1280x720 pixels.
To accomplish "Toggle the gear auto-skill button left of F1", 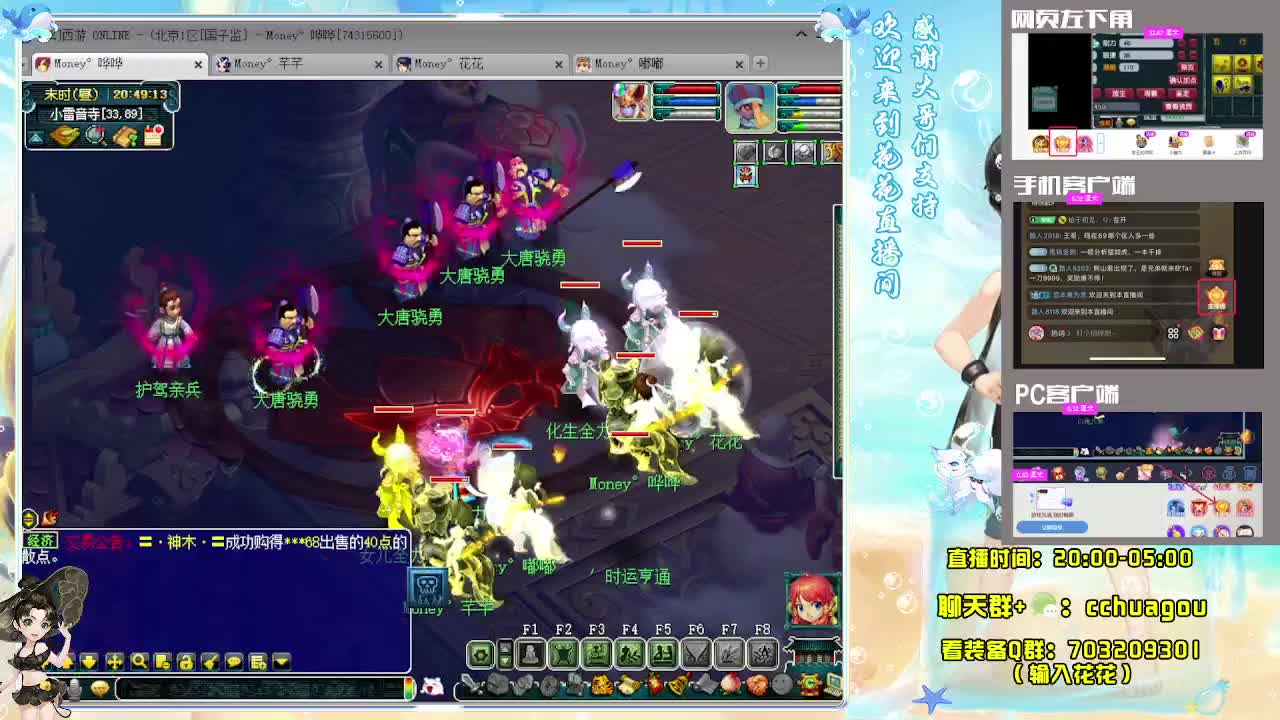I will (482, 654).
